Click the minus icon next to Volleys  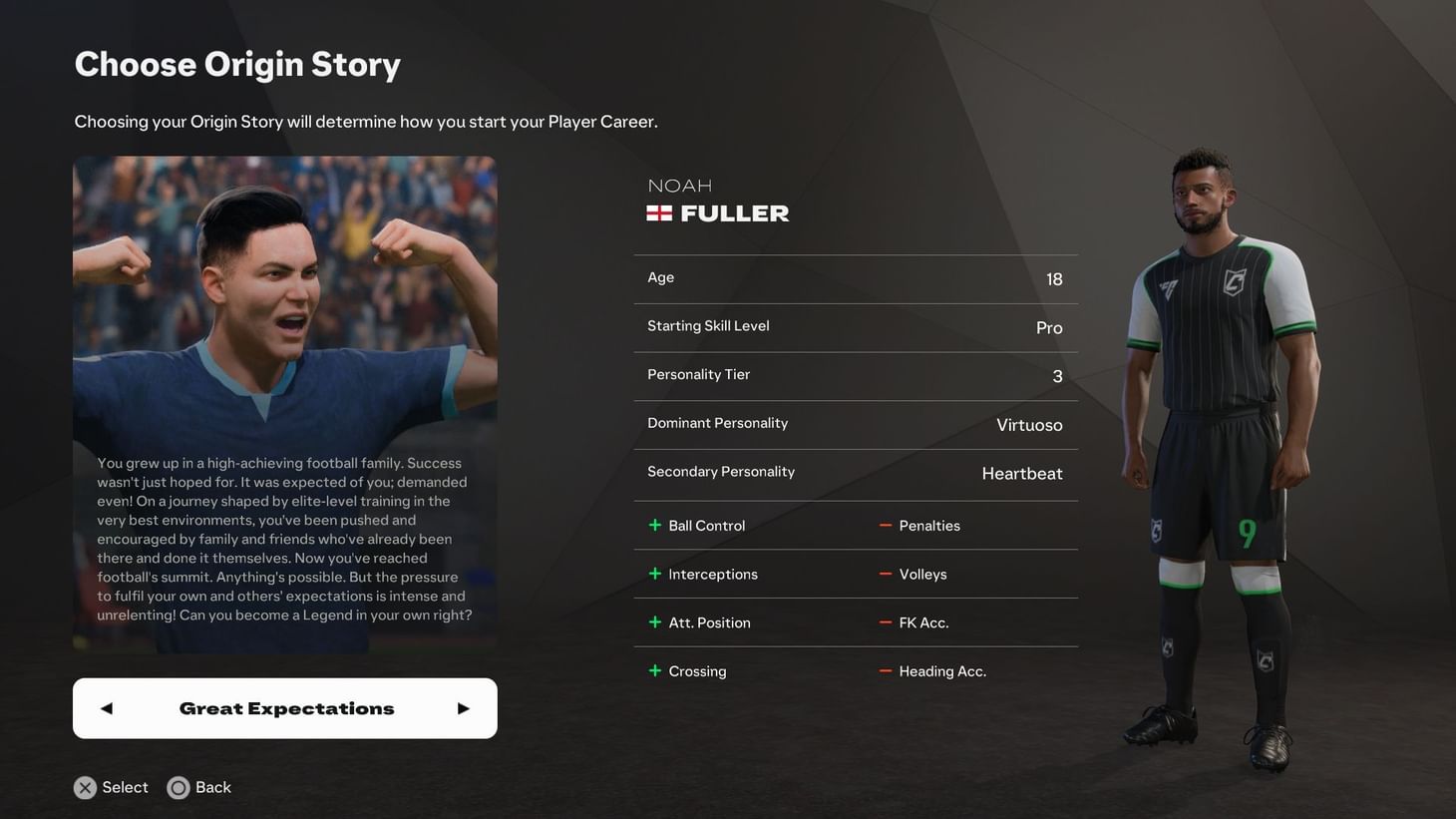pyautogui.click(x=885, y=574)
